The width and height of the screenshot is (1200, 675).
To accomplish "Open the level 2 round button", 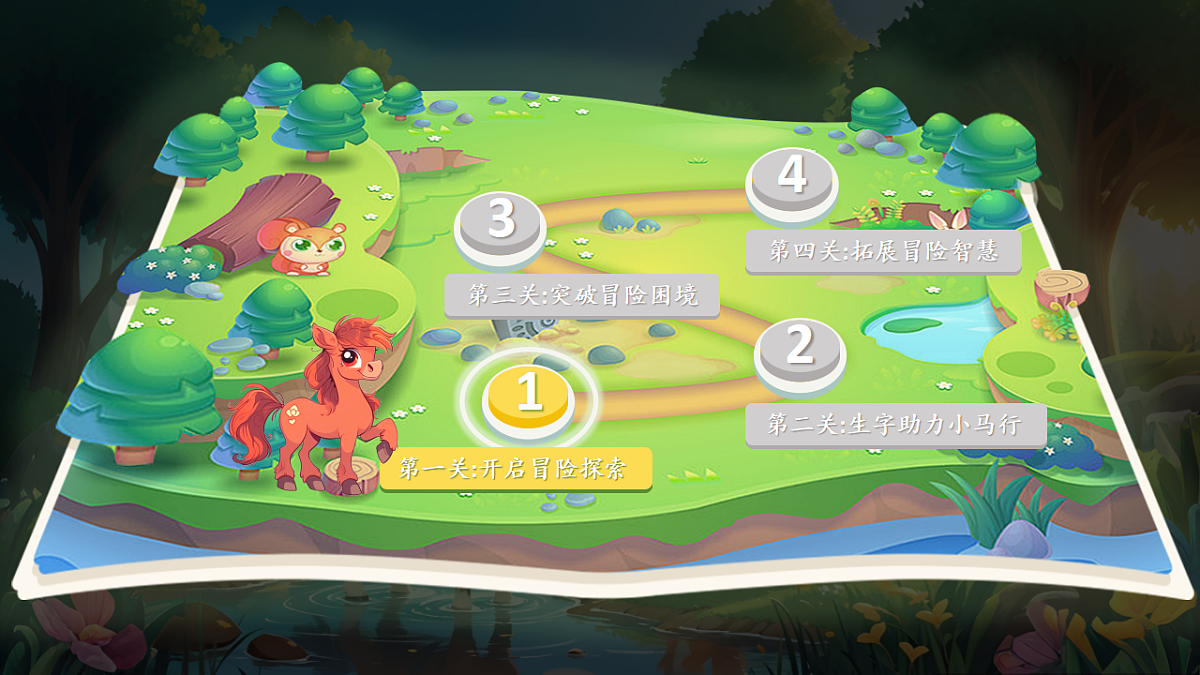I will [800, 349].
